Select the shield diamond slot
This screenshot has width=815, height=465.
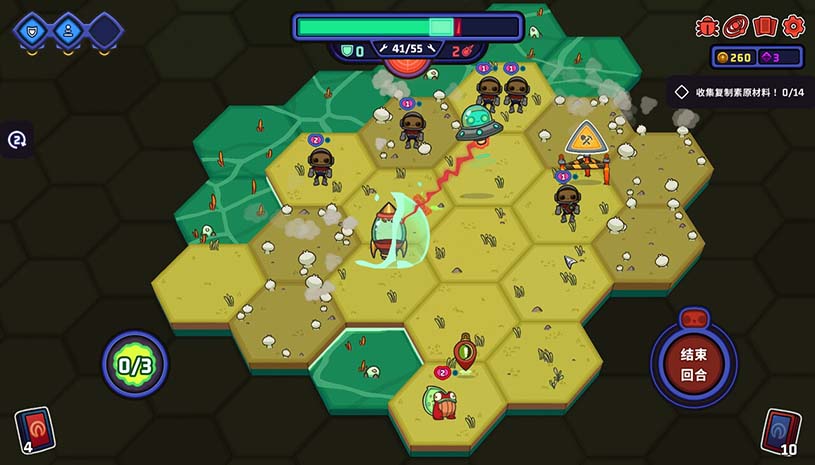point(30,30)
